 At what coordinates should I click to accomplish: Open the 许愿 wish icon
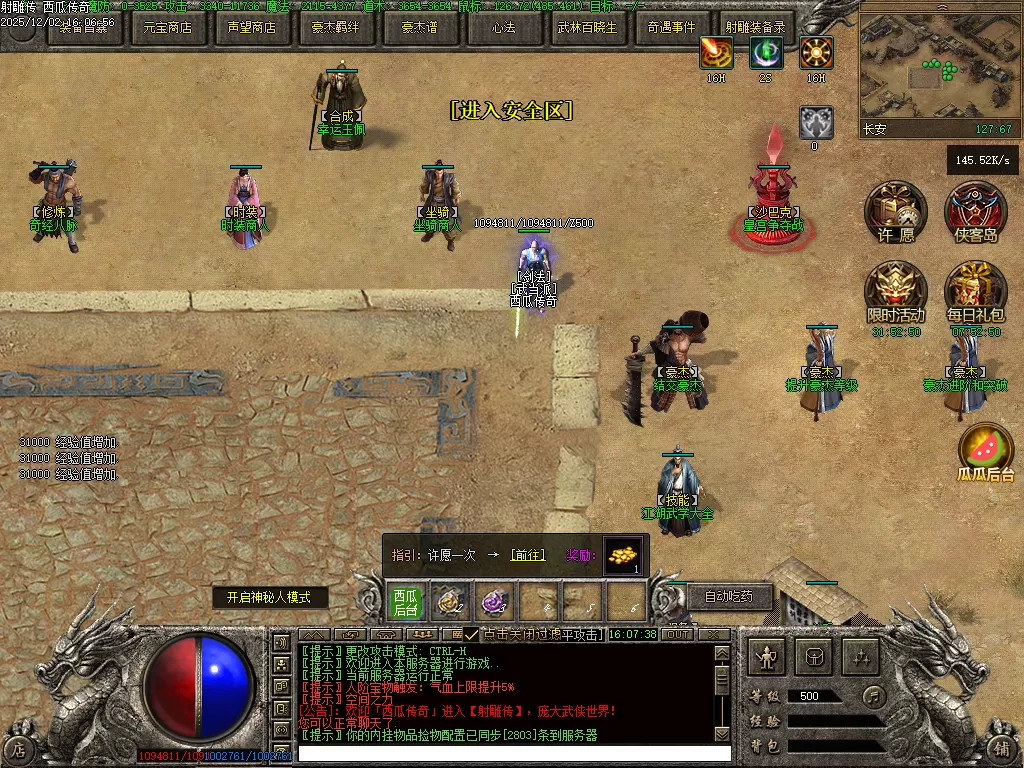896,210
